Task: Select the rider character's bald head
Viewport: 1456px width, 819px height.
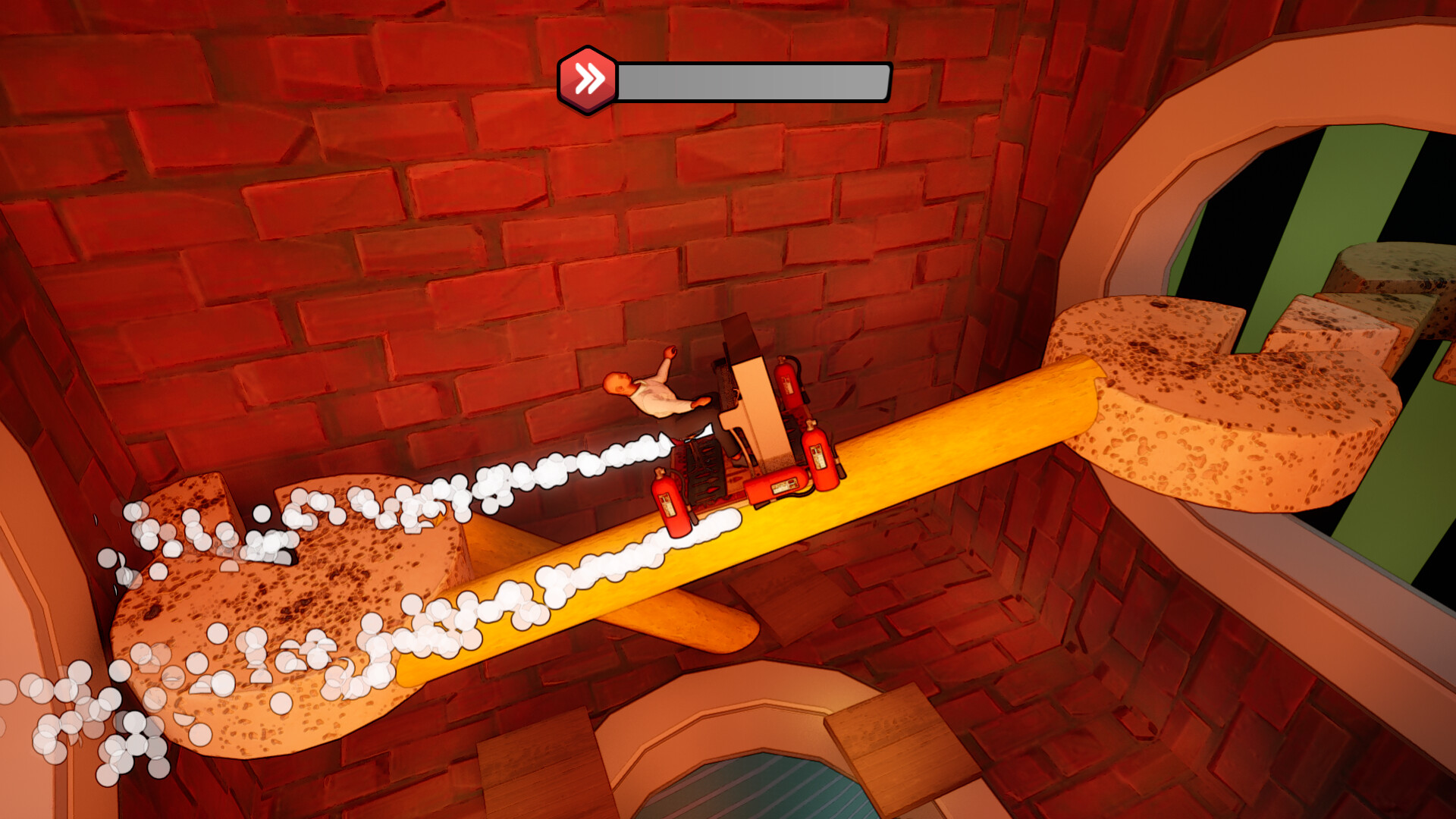Action: [x=620, y=384]
